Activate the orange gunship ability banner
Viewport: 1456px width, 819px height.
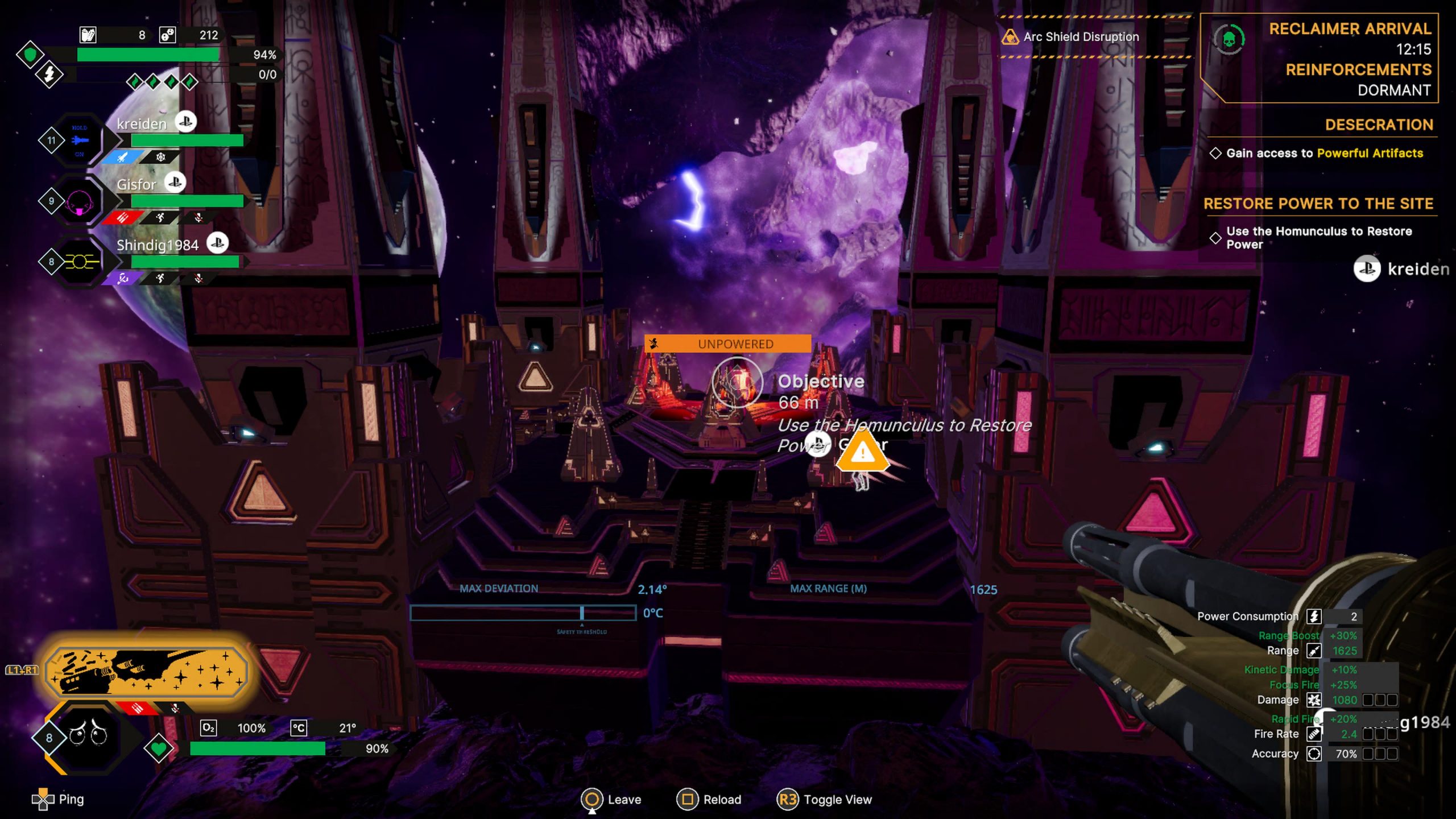147,672
